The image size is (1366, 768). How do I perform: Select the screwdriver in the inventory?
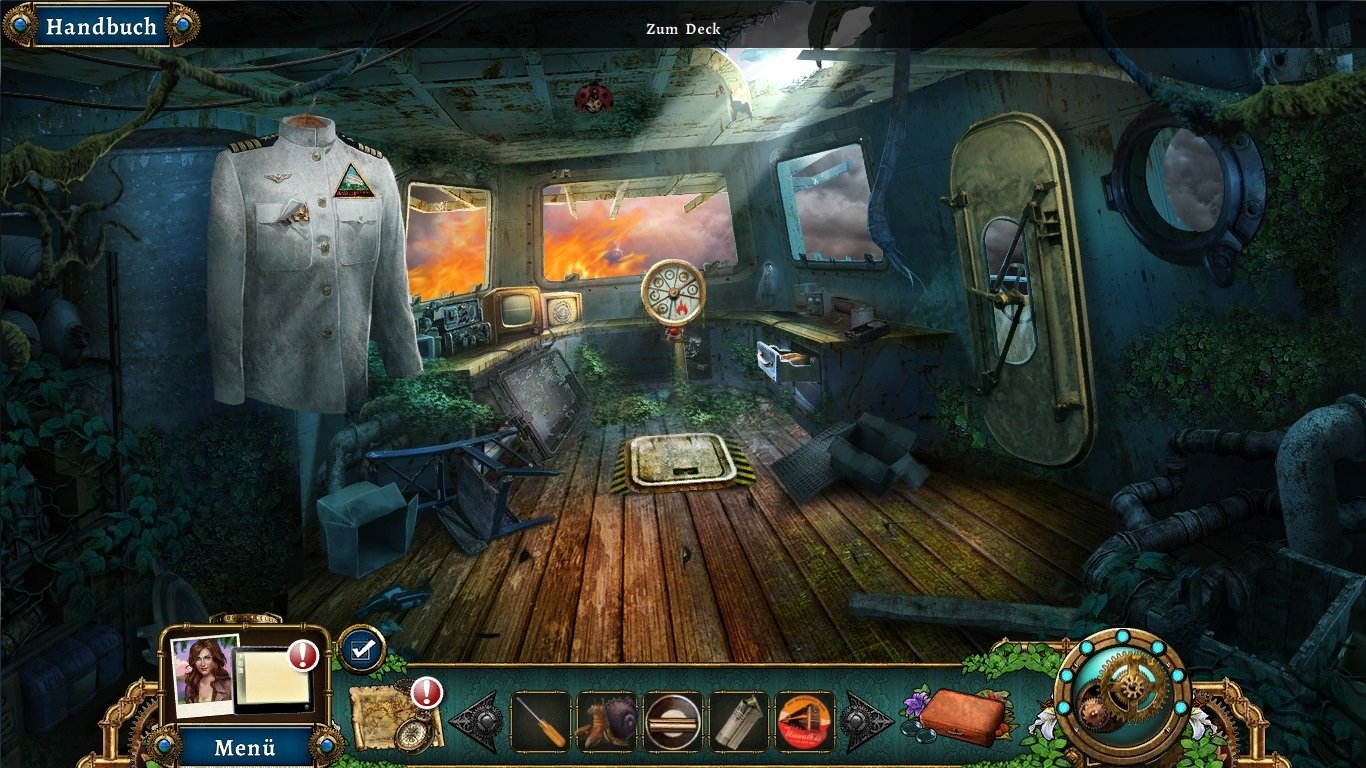[541, 721]
